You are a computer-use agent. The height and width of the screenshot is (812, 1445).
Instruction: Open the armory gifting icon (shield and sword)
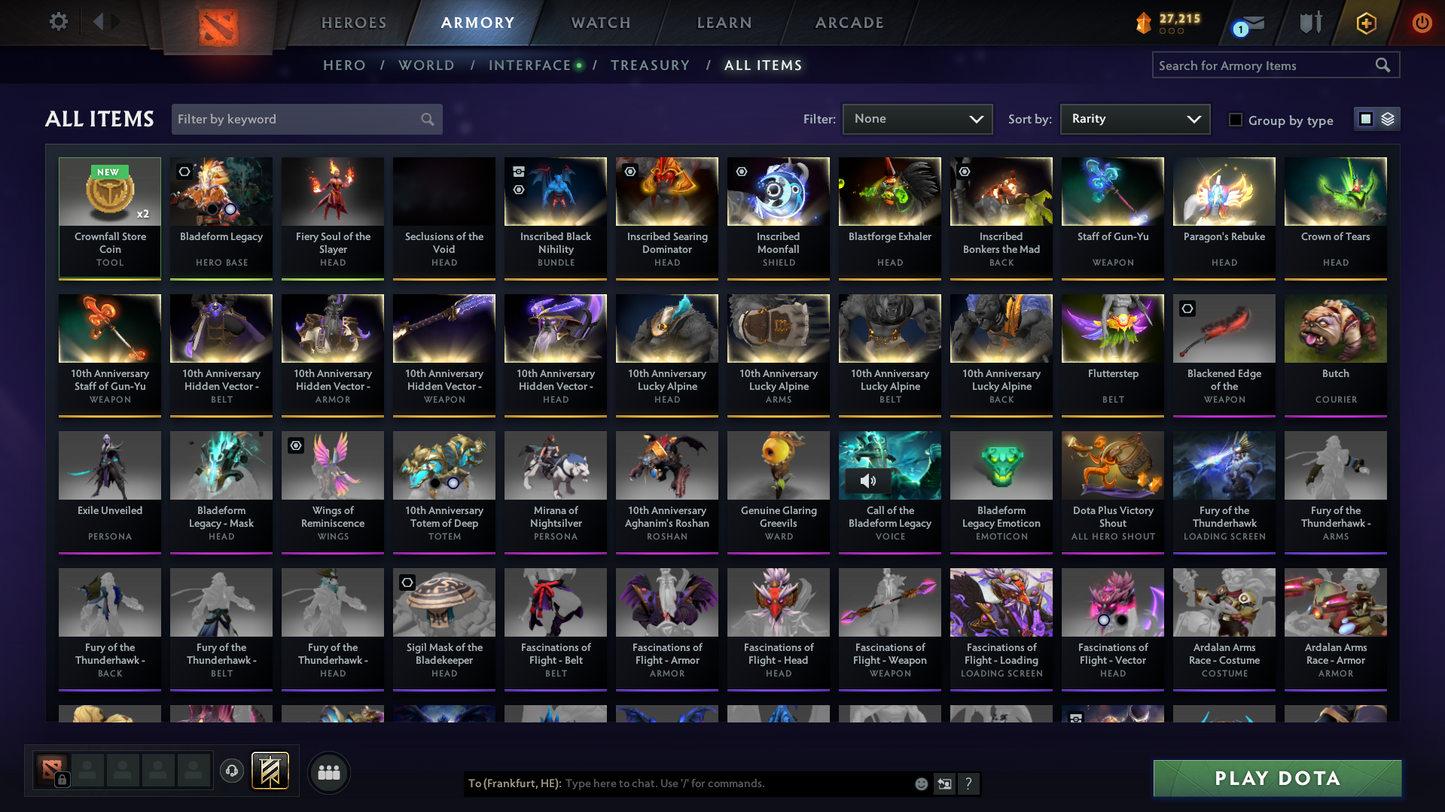tap(1310, 21)
